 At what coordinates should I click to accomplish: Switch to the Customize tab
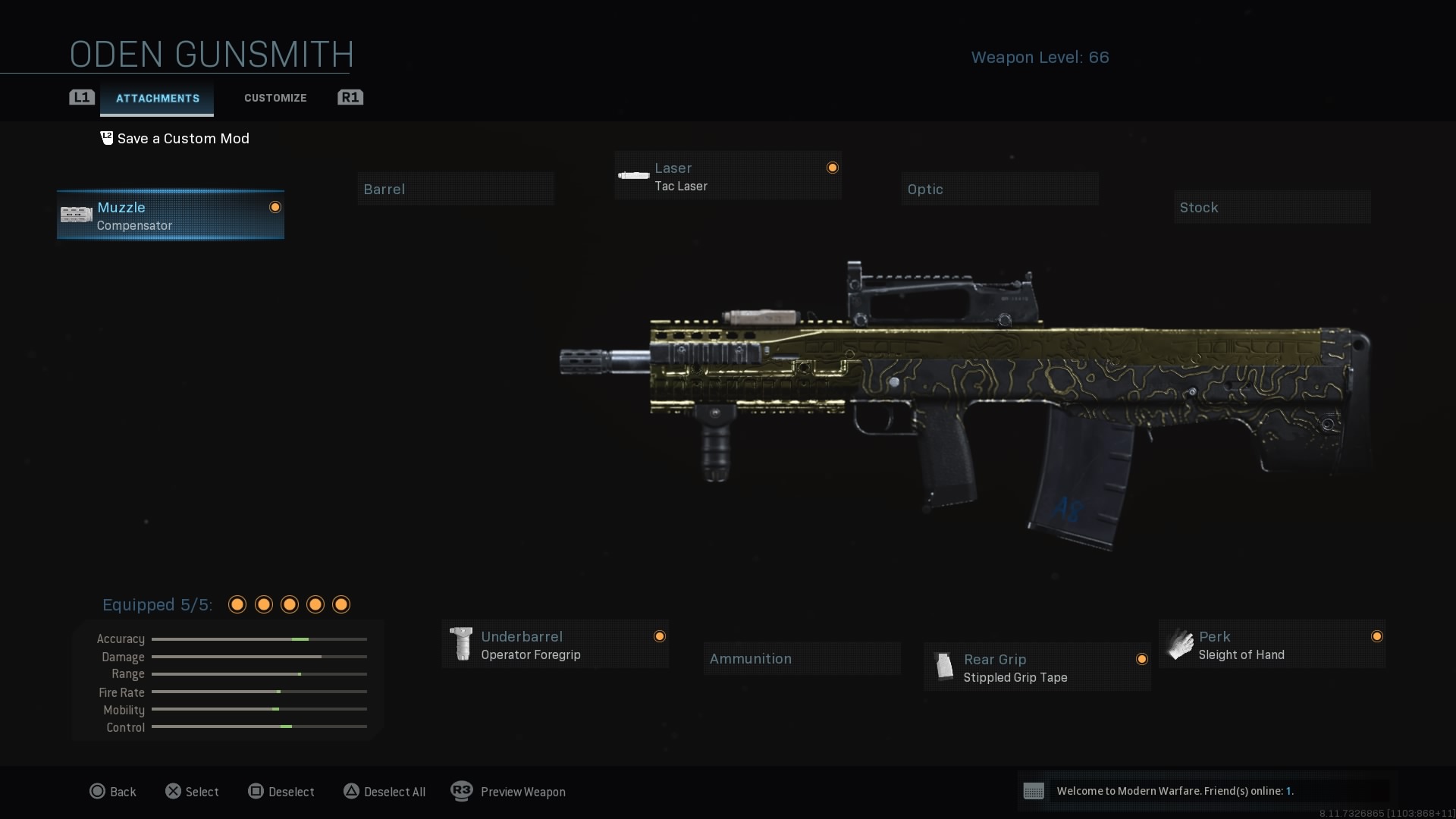[x=275, y=98]
